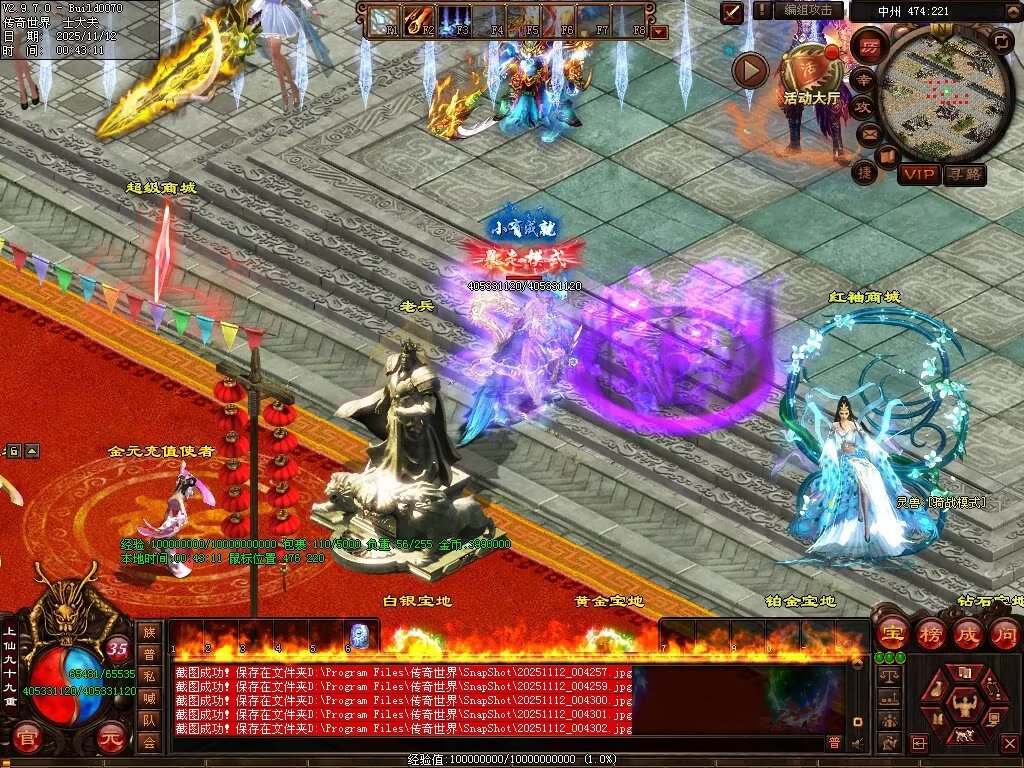Image resolution: width=1024 pixels, height=768 pixels.
Task: Toggle the 编组攻击 group attack button
Action: click(x=807, y=10)
